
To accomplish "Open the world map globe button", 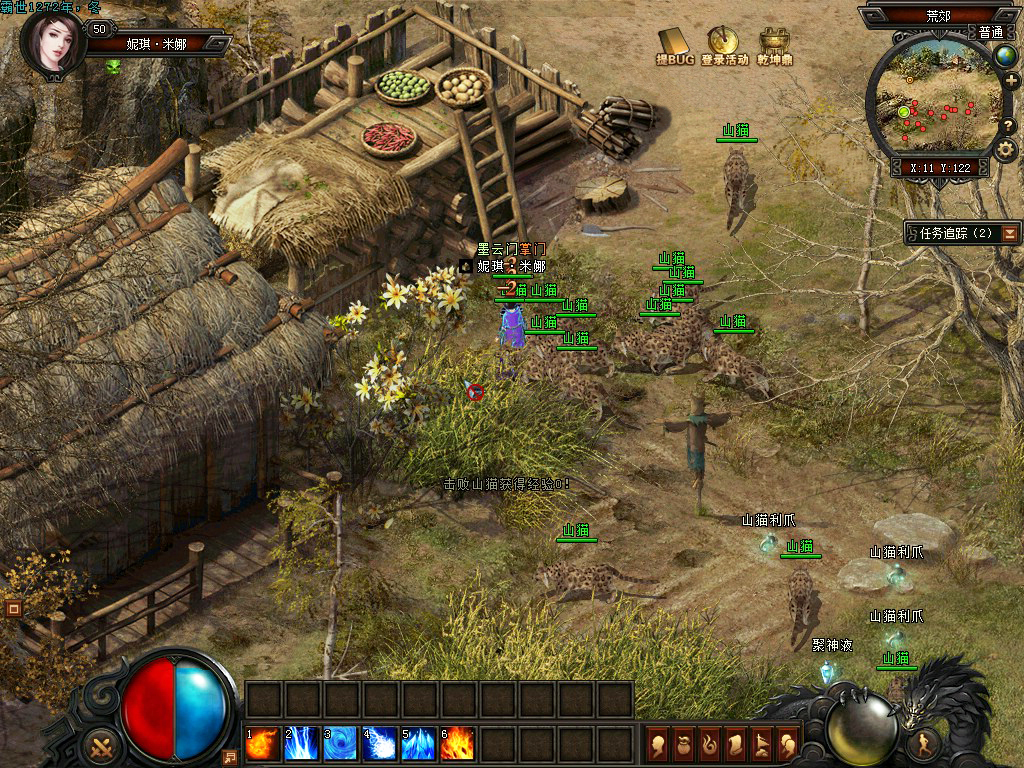I will pyautogui.click(x=1005, y=56).
